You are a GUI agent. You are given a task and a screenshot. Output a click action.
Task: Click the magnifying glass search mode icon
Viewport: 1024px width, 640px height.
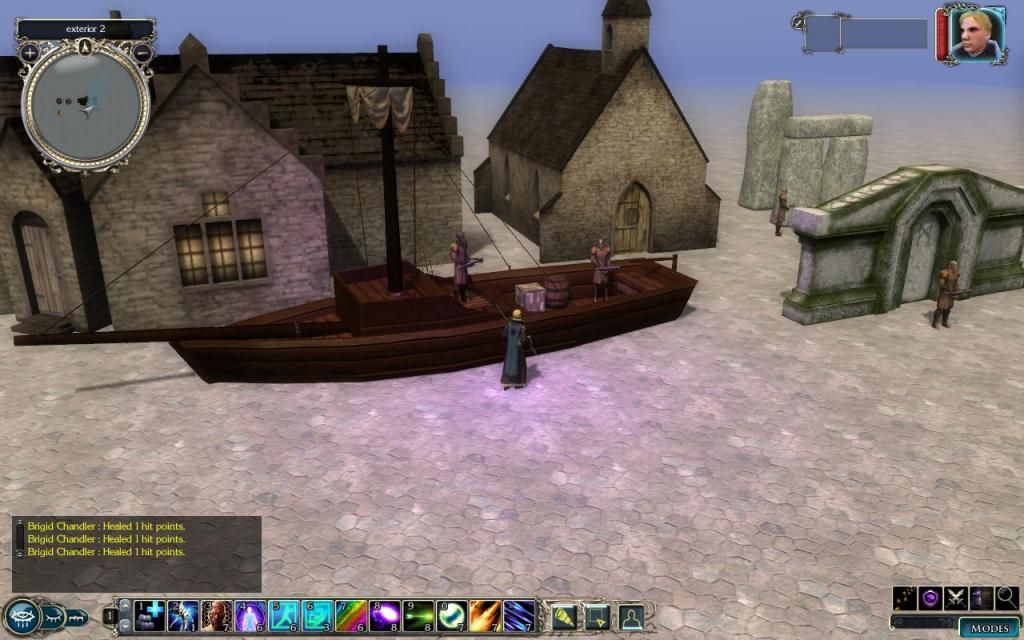pos(1007,598)
